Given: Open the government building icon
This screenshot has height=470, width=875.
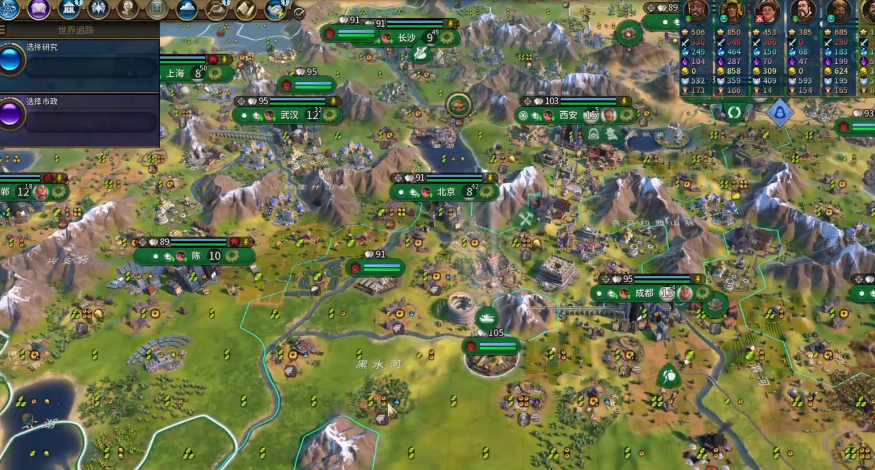Looking at the screenshot, I should coord(70,9).
